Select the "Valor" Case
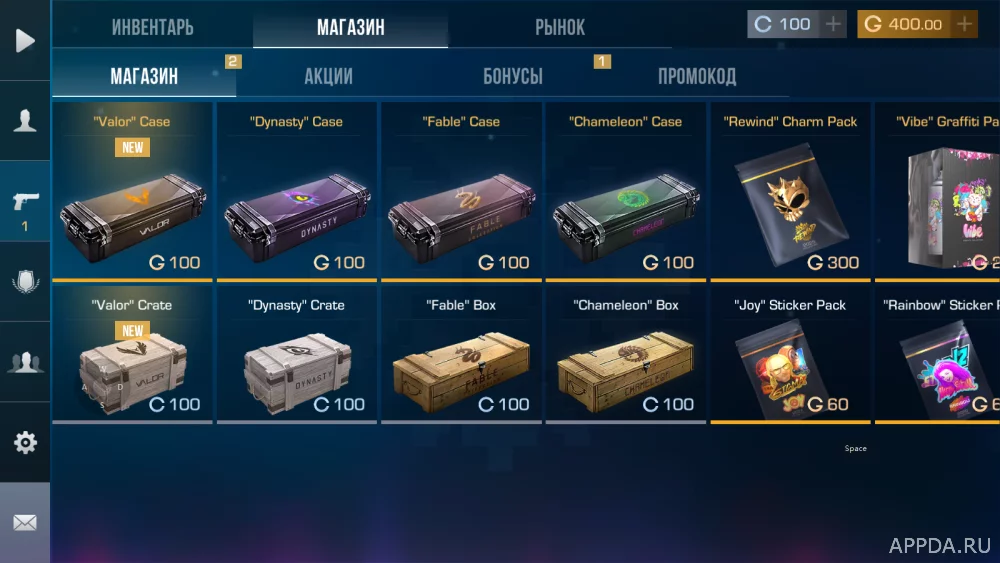The width and height of the screenshot is (1000, 563). pos(132,190)
